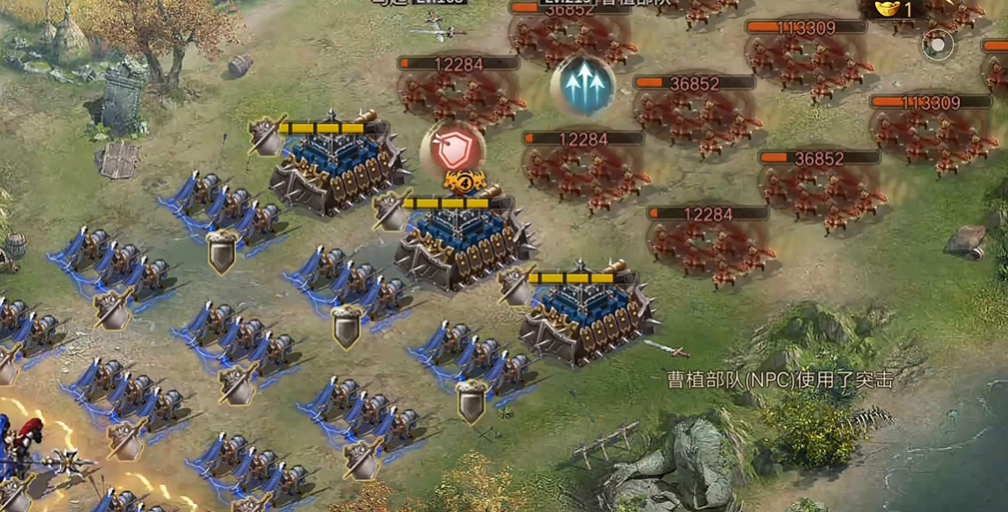
Task: Click the white circular floating overlay button
Action: (937, 44)
